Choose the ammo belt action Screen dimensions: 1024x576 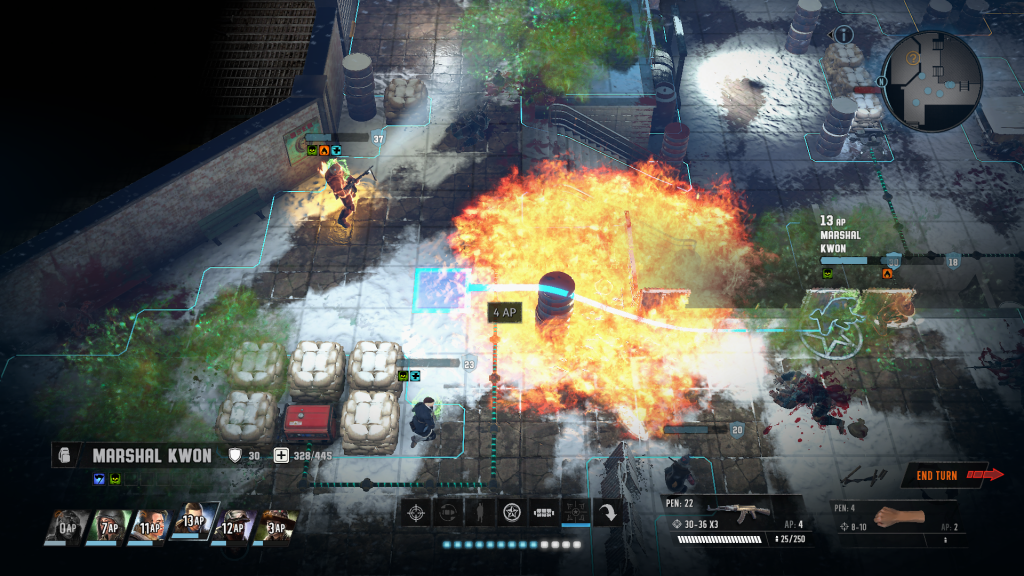[x=544, y=512]
